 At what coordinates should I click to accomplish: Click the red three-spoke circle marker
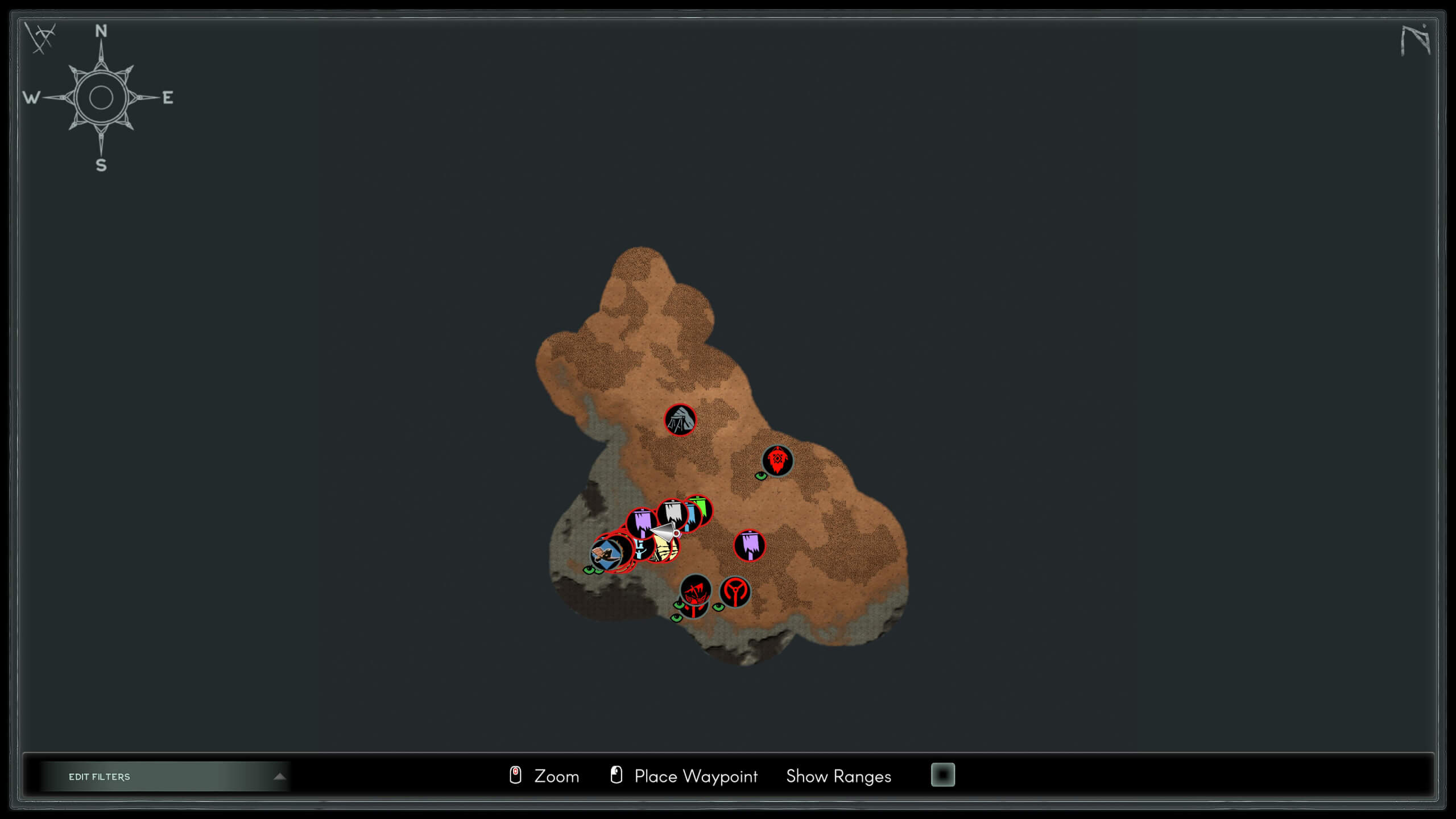[x=735, y=591]
